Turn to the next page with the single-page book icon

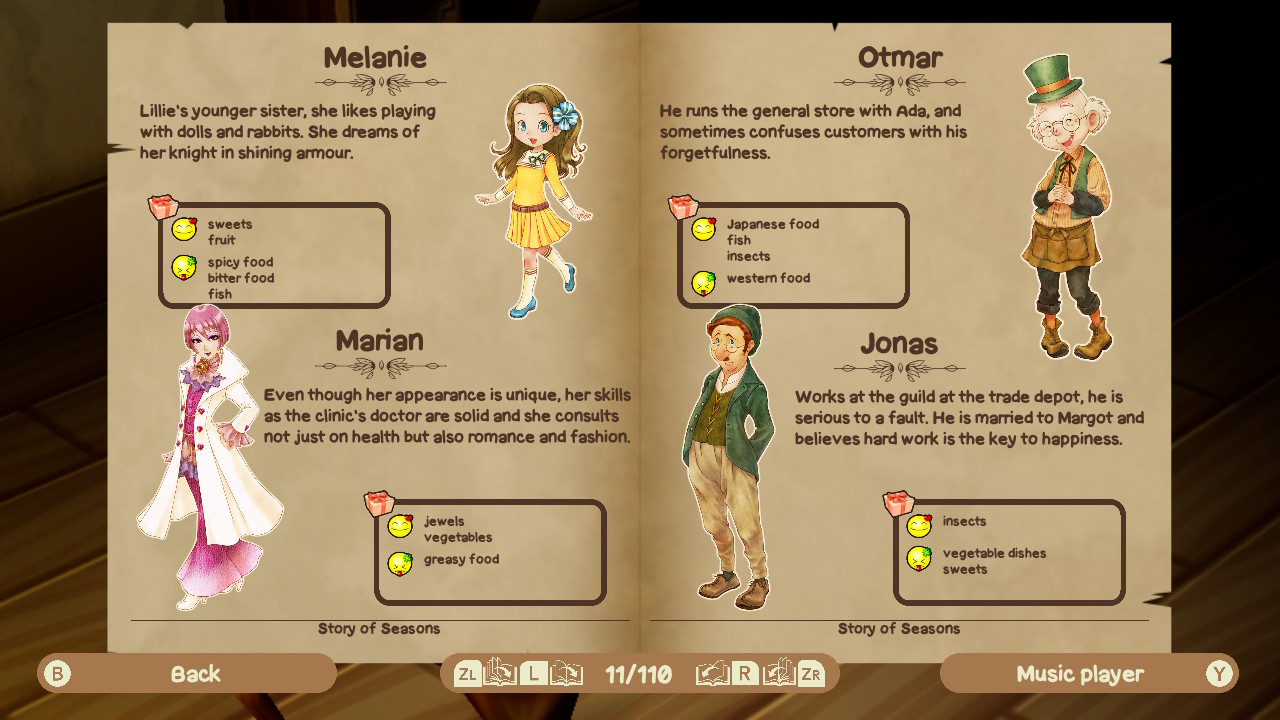tap(712, 673)
